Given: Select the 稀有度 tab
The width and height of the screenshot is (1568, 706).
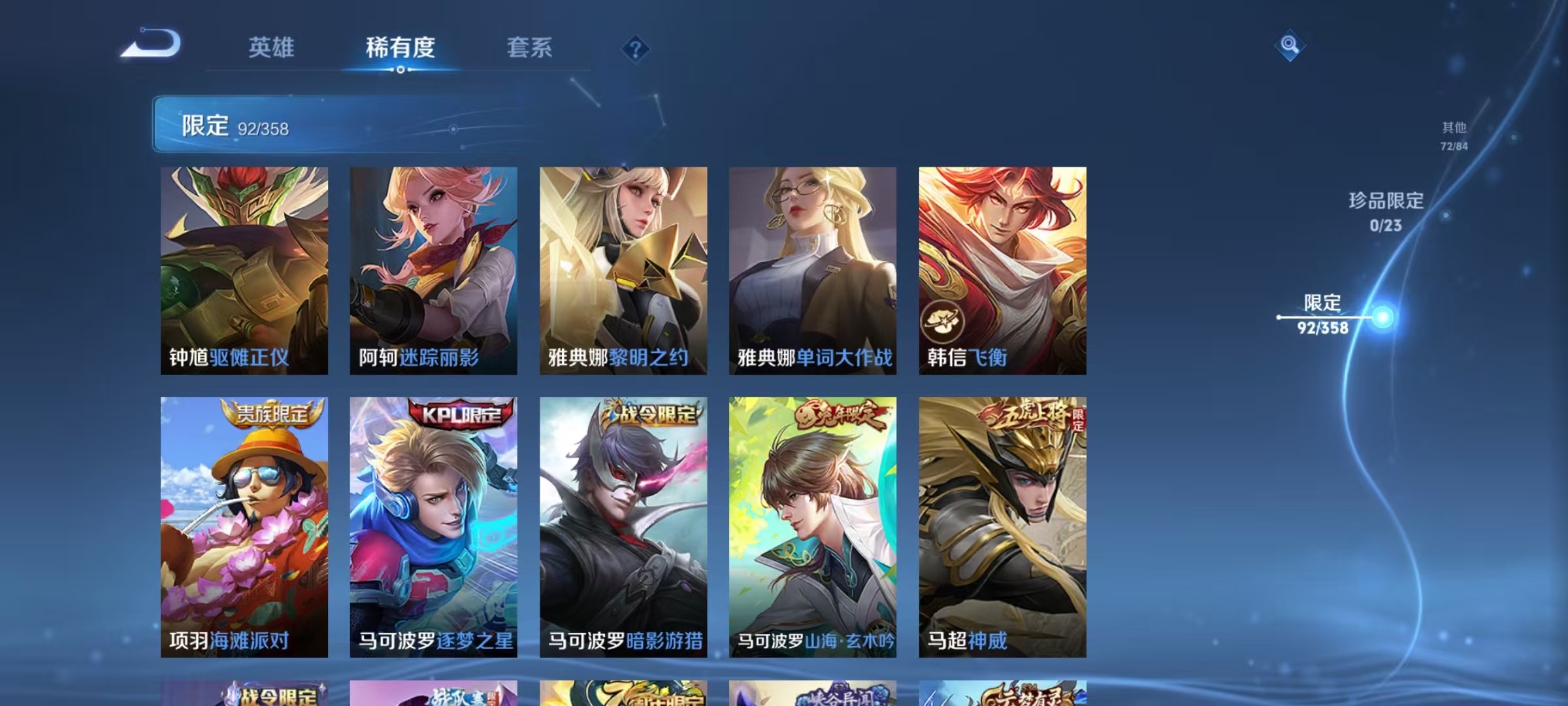Looking at the screenshot, I should pyautogui.click(x=400, y=48).
